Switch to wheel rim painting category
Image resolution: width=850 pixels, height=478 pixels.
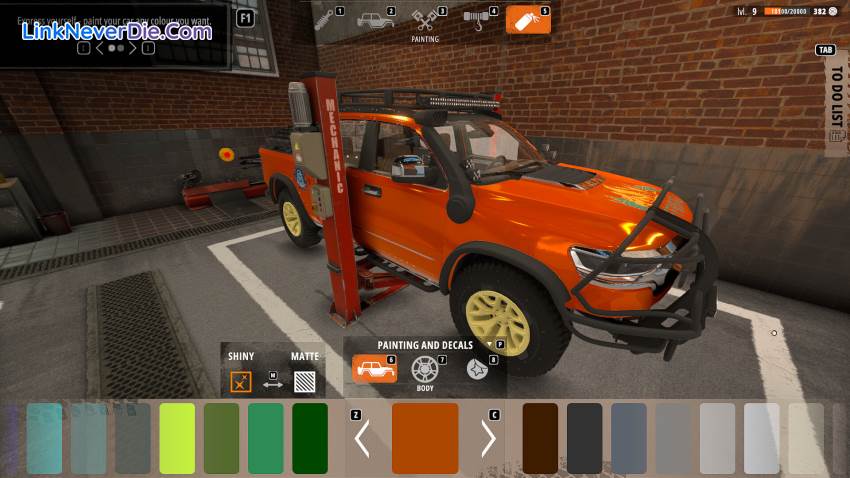pyautogui.click(x=425, y=370)
